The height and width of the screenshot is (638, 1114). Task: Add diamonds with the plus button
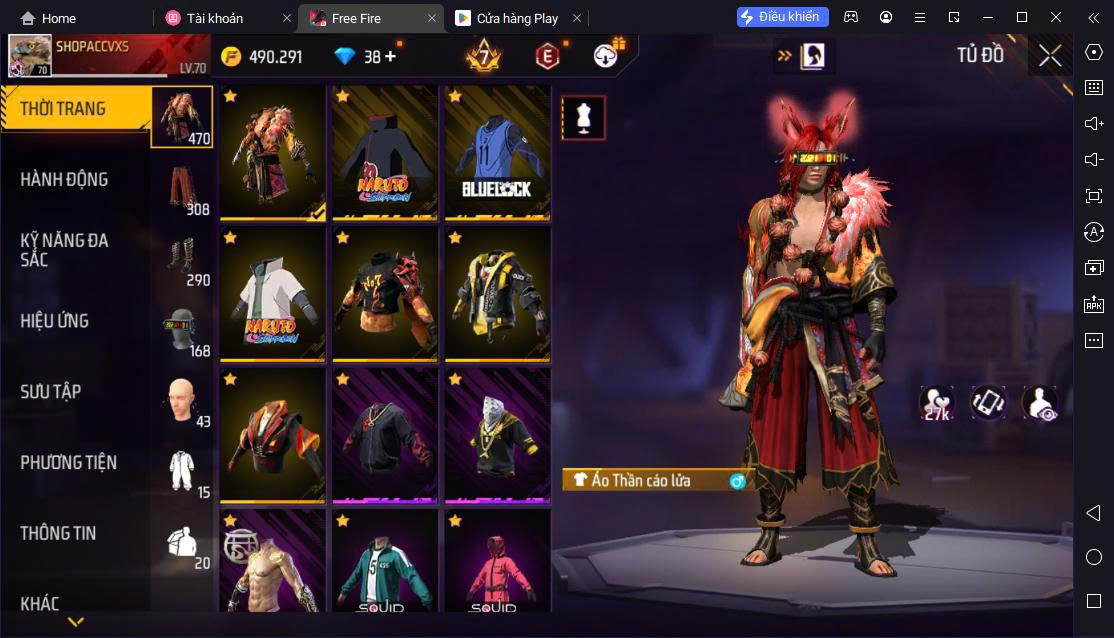[390, 57]
